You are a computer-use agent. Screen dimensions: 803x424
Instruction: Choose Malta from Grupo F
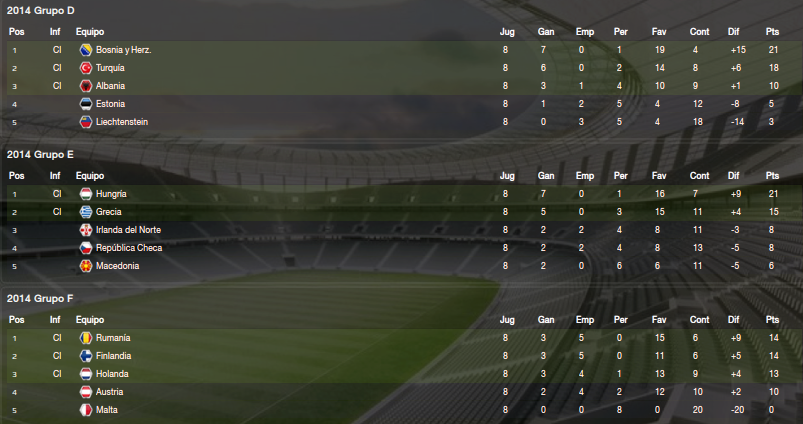coord(106,410)
